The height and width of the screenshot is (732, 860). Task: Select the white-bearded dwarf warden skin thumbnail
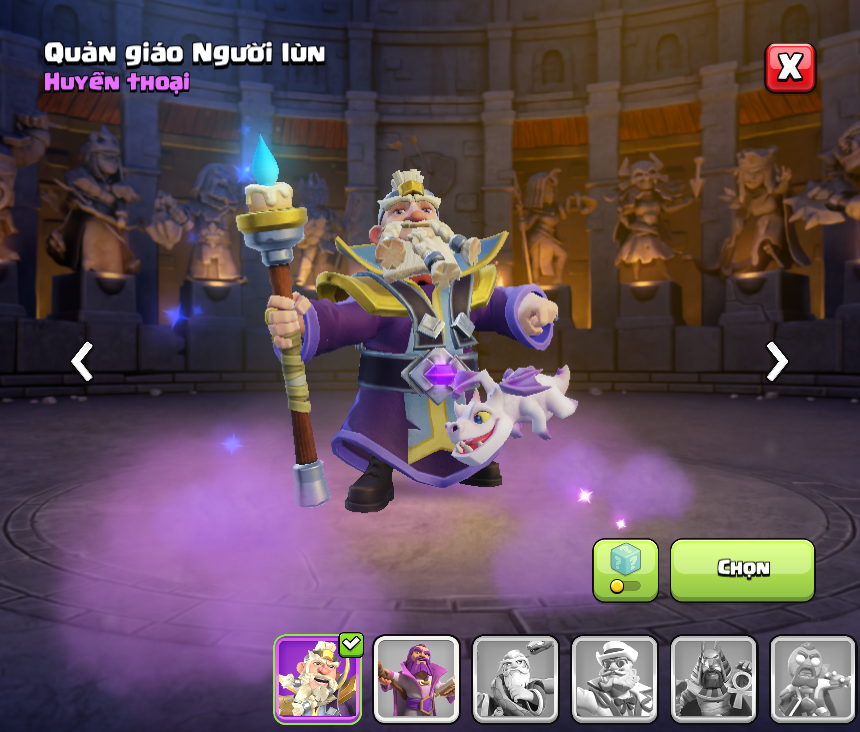coord(317,678)
